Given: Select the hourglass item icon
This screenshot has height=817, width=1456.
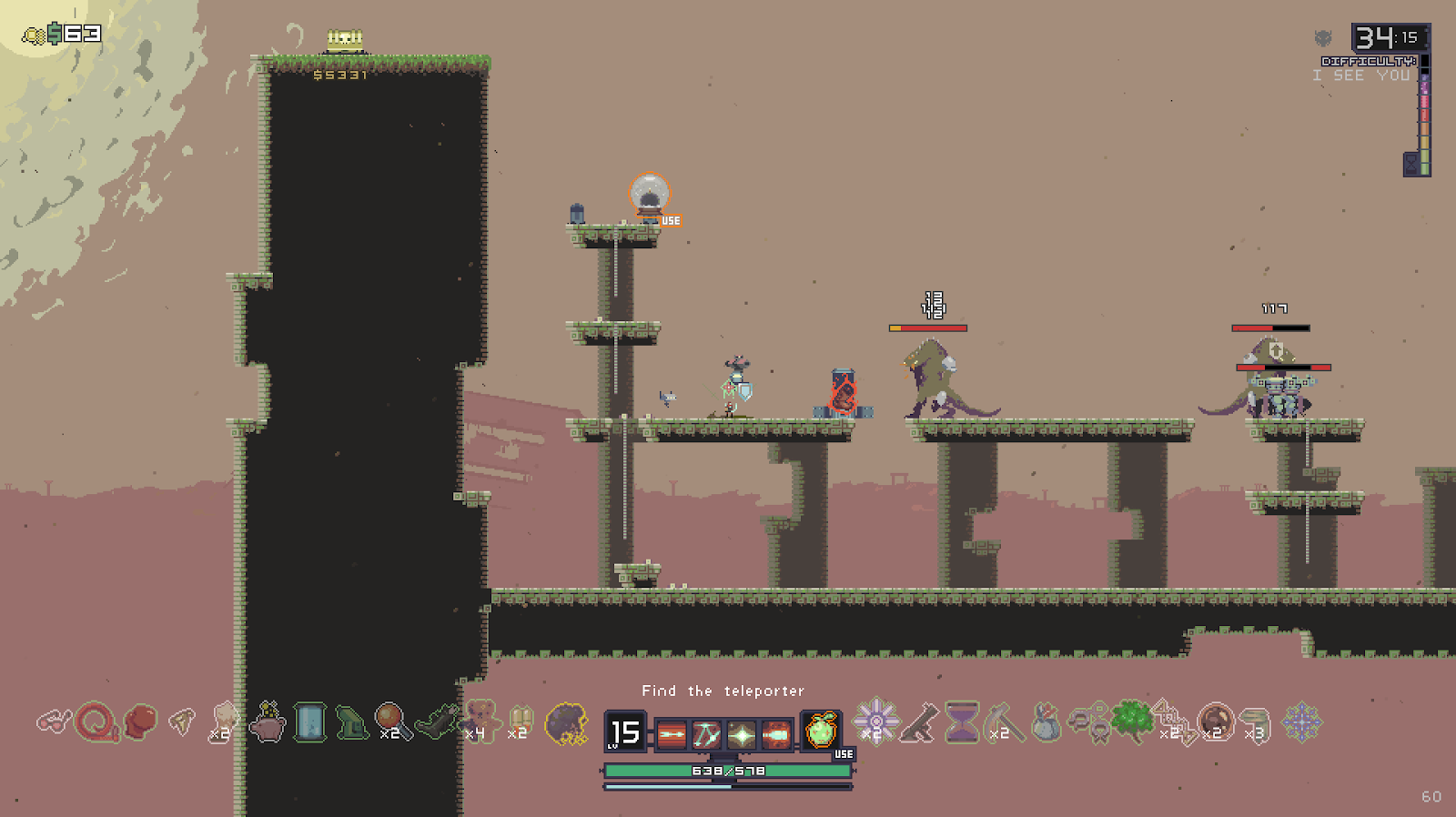Looking at the screenshot, I should (x=961, y=722).
